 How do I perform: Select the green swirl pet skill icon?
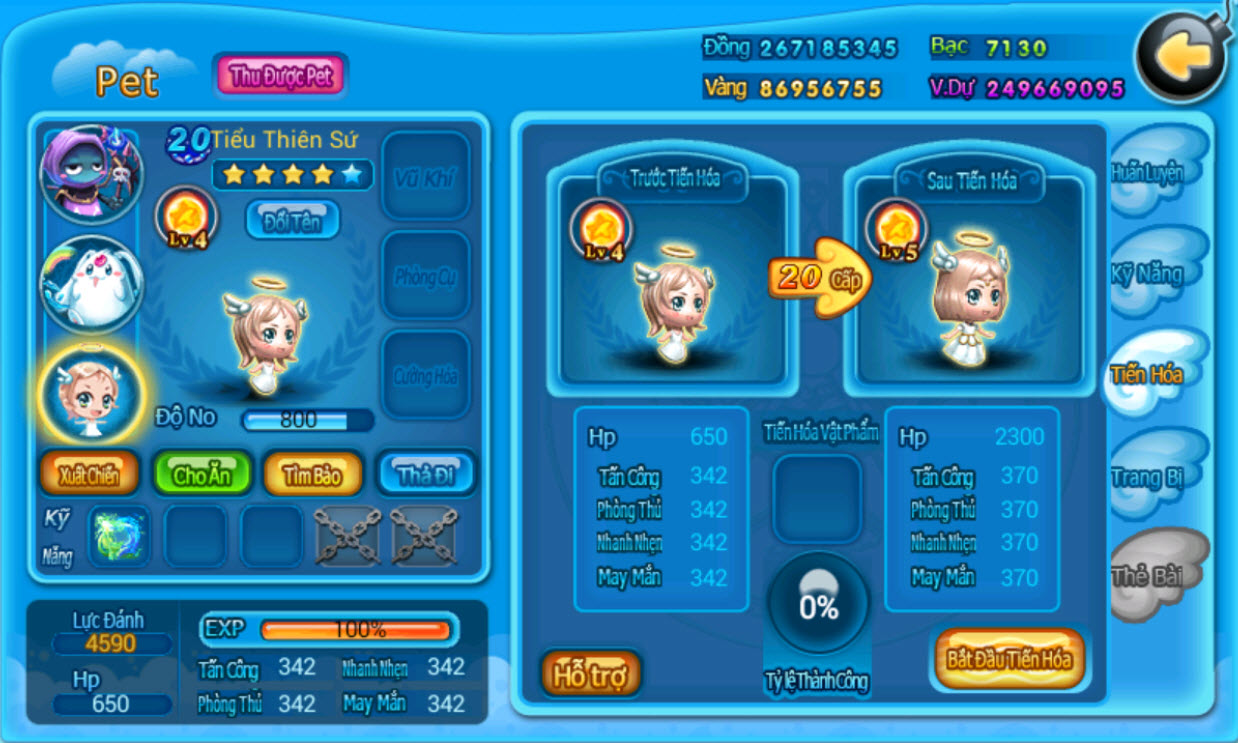click(x=118, y=536)
